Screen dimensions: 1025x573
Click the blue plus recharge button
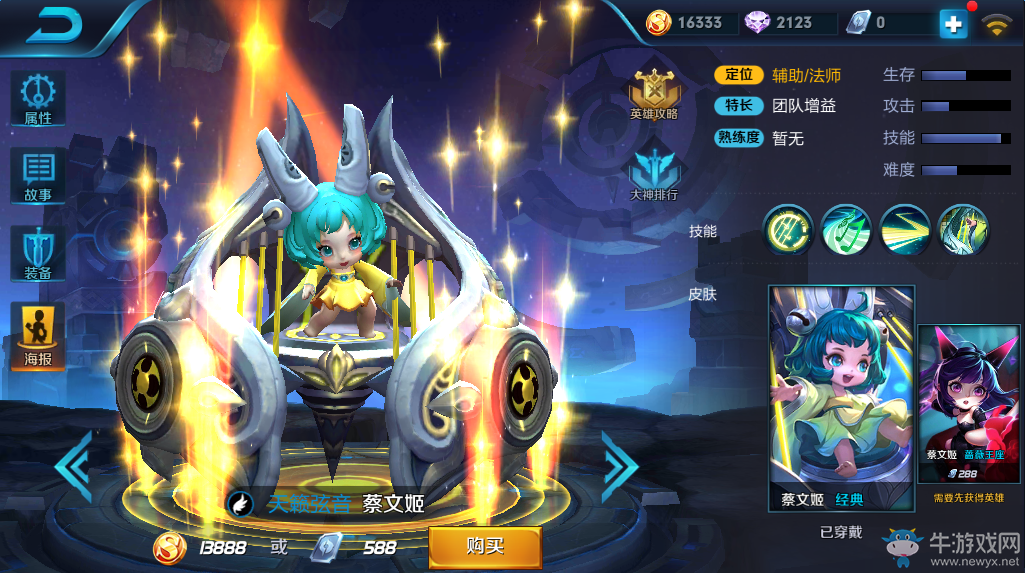(953, 25)
